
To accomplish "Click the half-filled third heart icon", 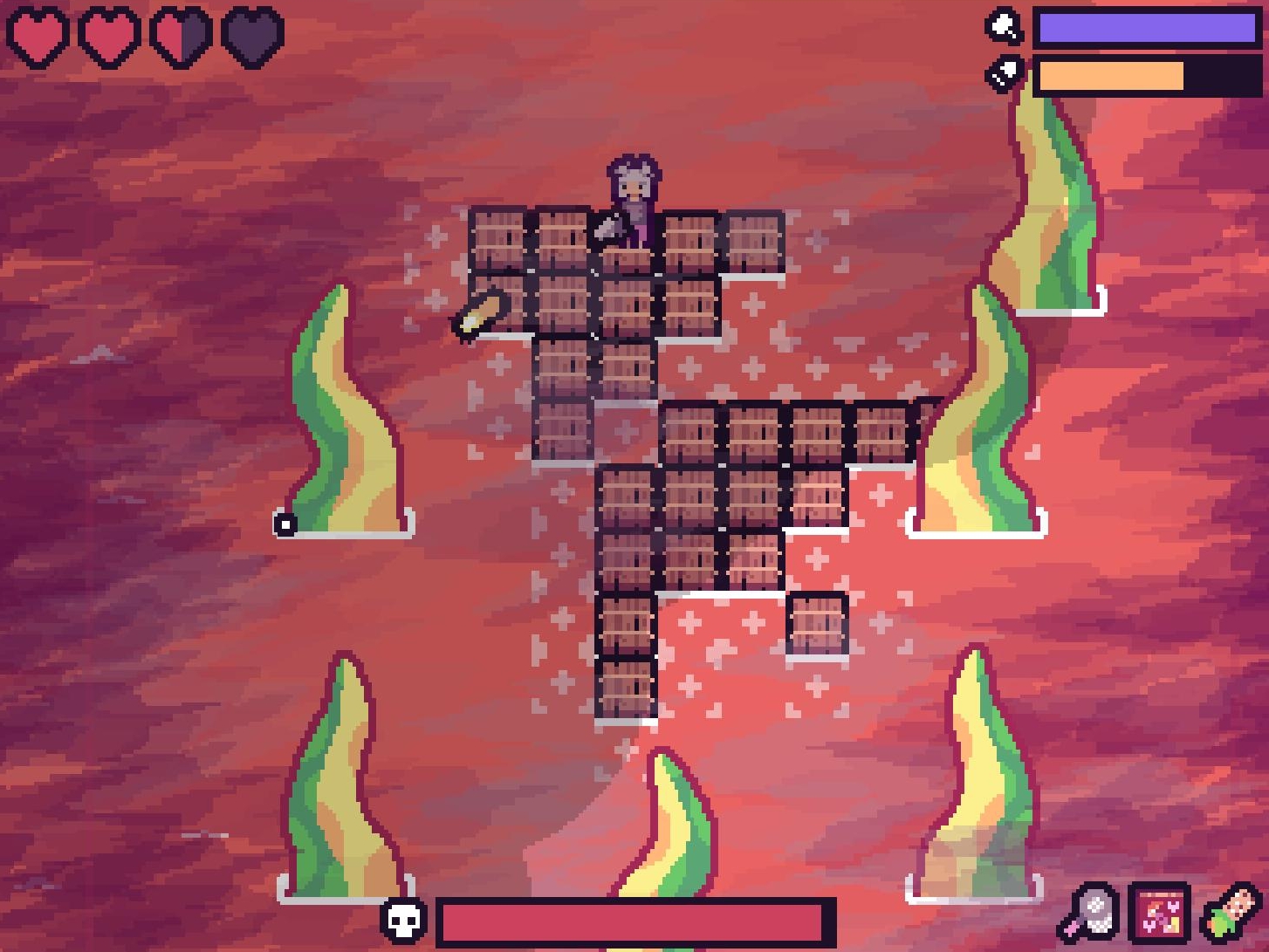I will pyautogui.click(x=182, y=32).
